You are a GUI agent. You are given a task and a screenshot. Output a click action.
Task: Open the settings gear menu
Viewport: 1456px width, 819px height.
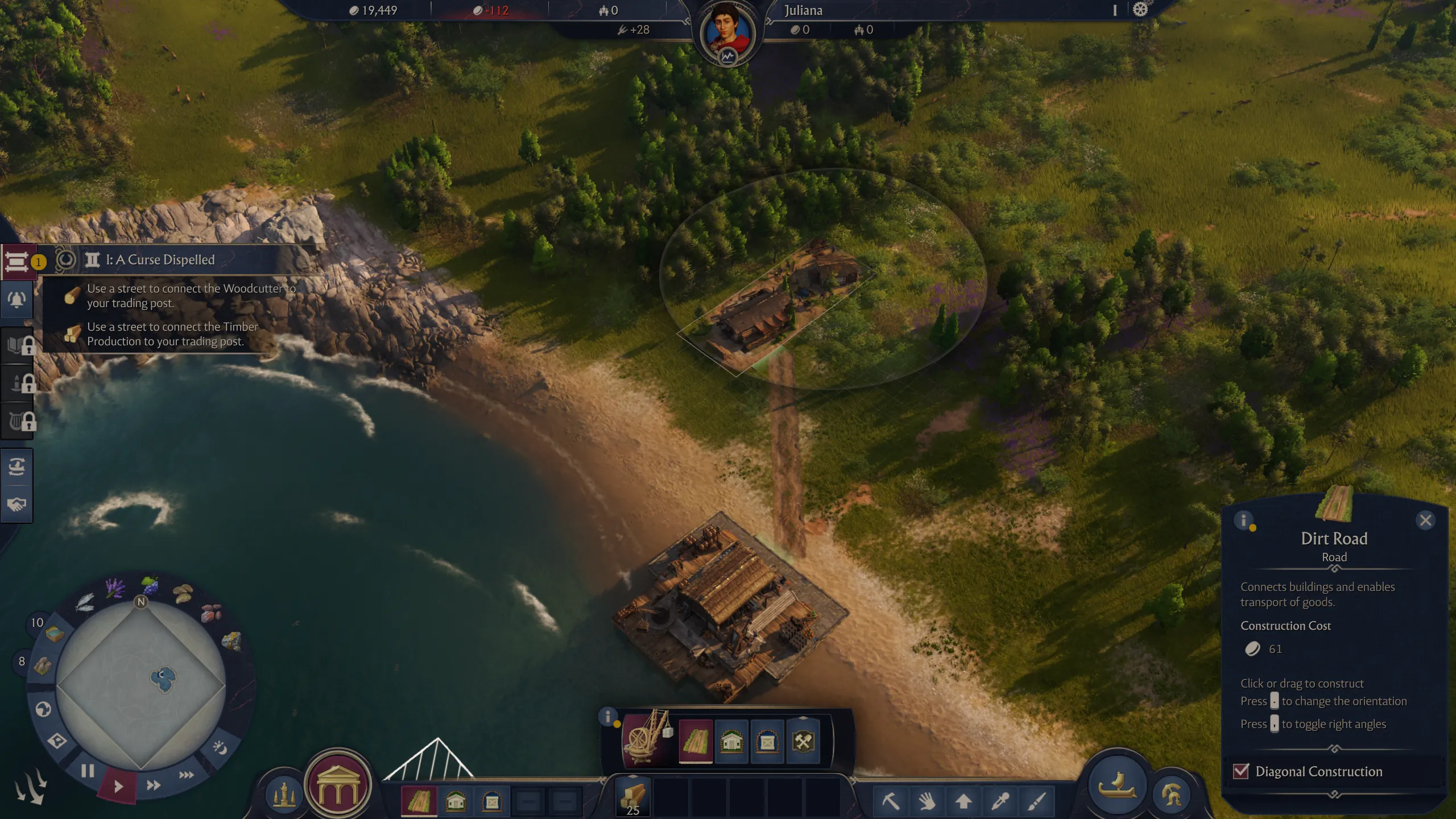click(x=1140, y=10)
